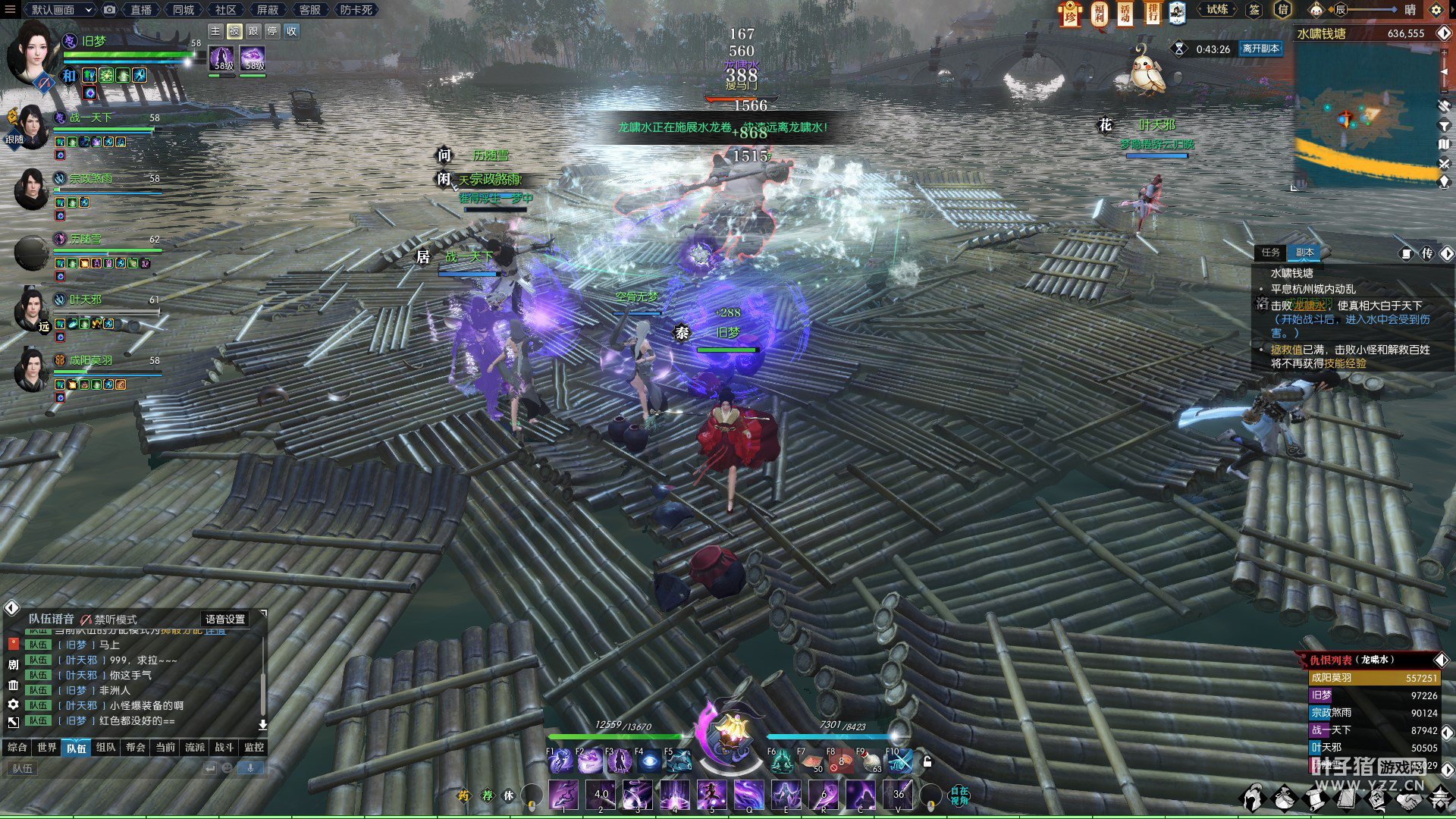Select 咸阳莫羽 row in the threat list
1456x819 pixels.
pyautogui.click(x=1373, y=678)
